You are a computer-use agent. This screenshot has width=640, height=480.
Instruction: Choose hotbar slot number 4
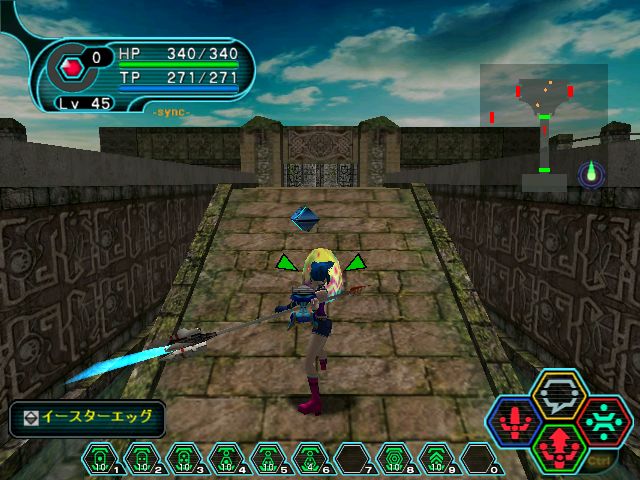227,458
